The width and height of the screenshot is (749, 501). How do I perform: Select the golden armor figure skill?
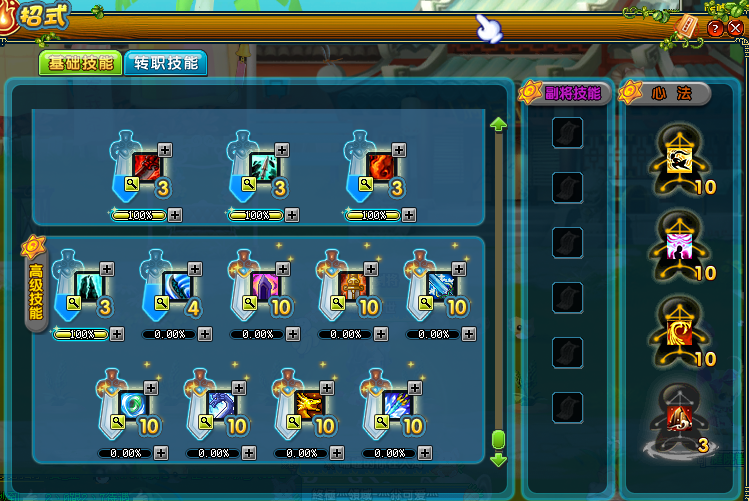point(353,285)
